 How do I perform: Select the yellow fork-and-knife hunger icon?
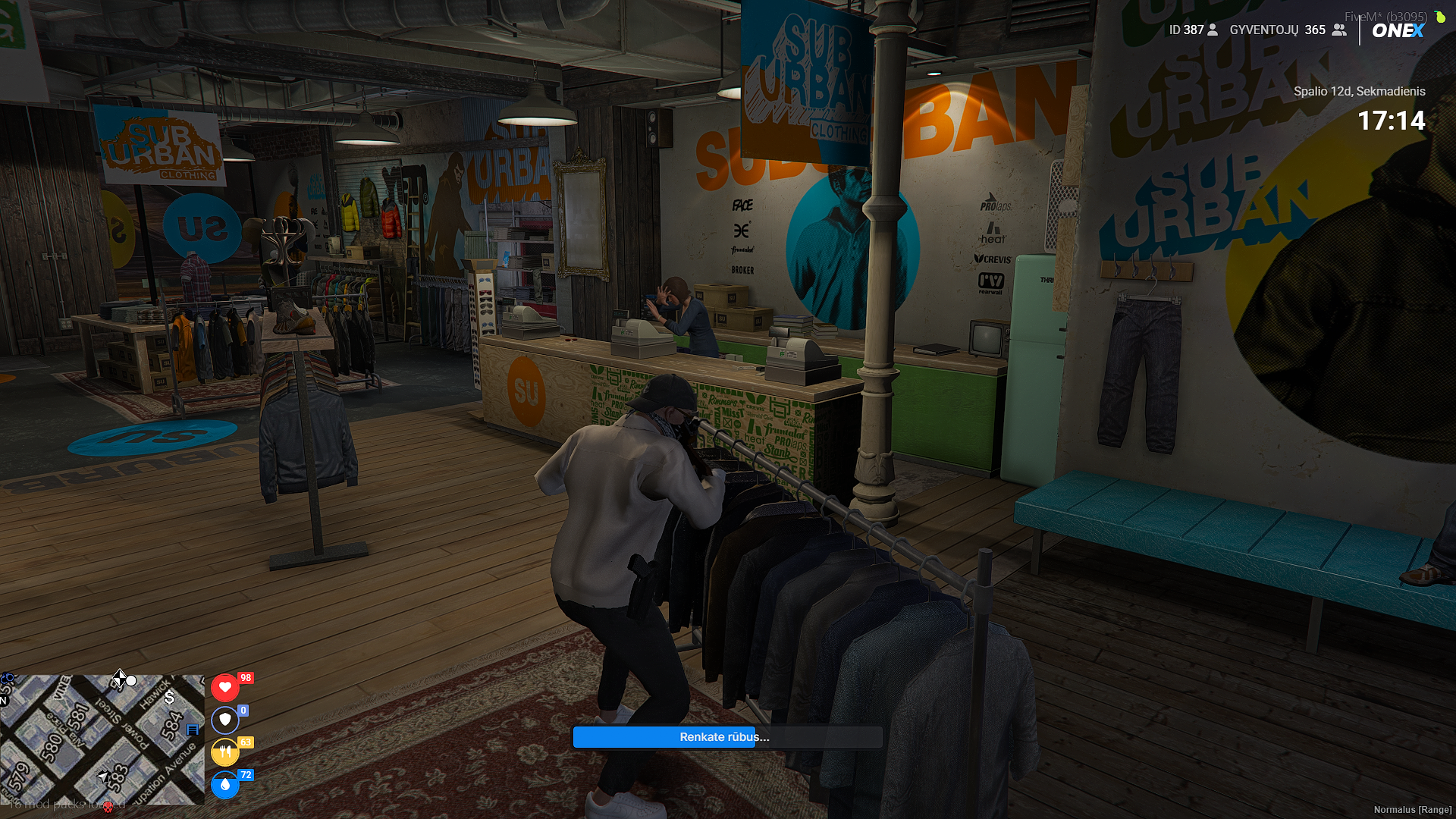(x=224, y=752)
